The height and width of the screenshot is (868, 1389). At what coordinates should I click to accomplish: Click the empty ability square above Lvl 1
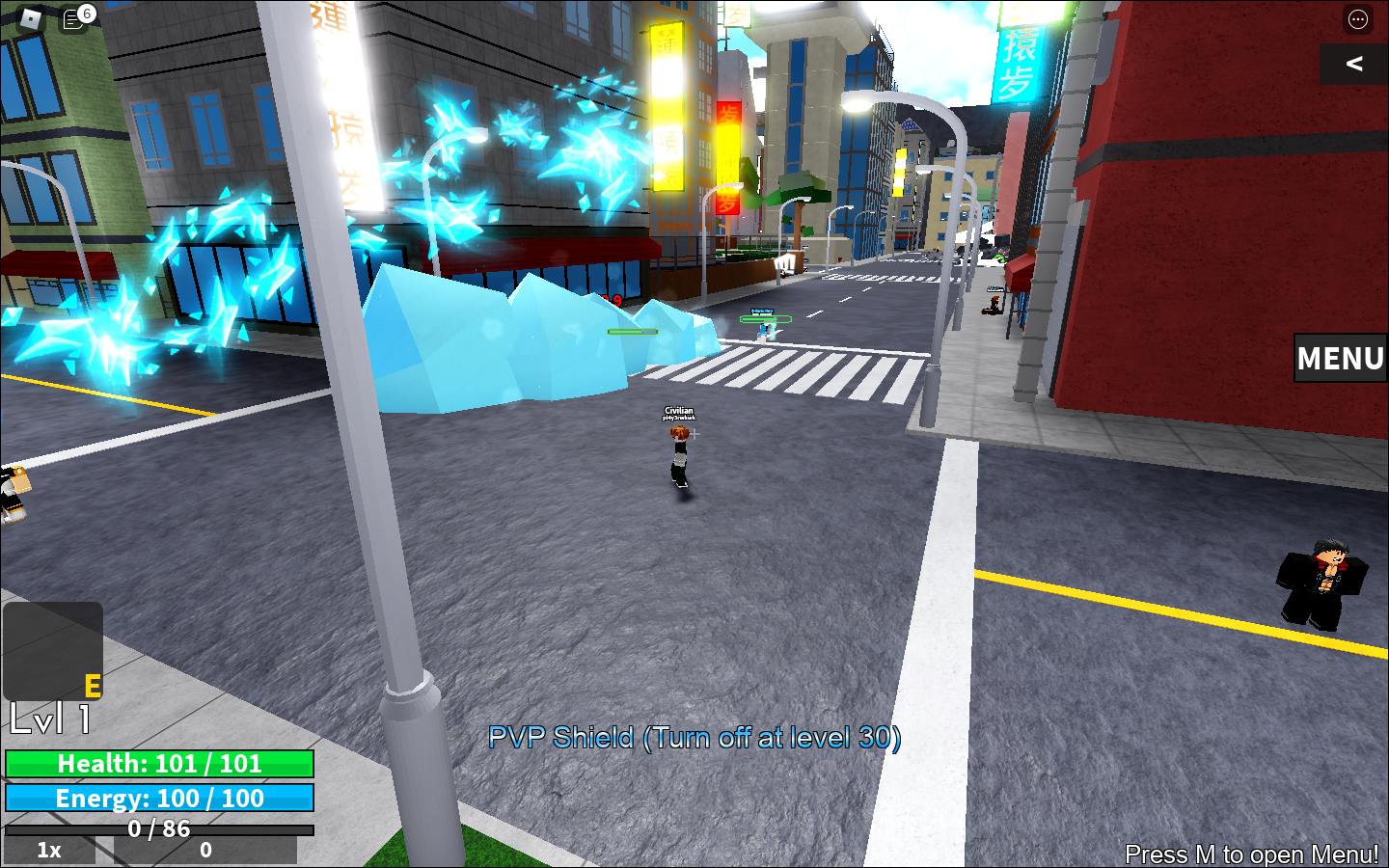54,651
